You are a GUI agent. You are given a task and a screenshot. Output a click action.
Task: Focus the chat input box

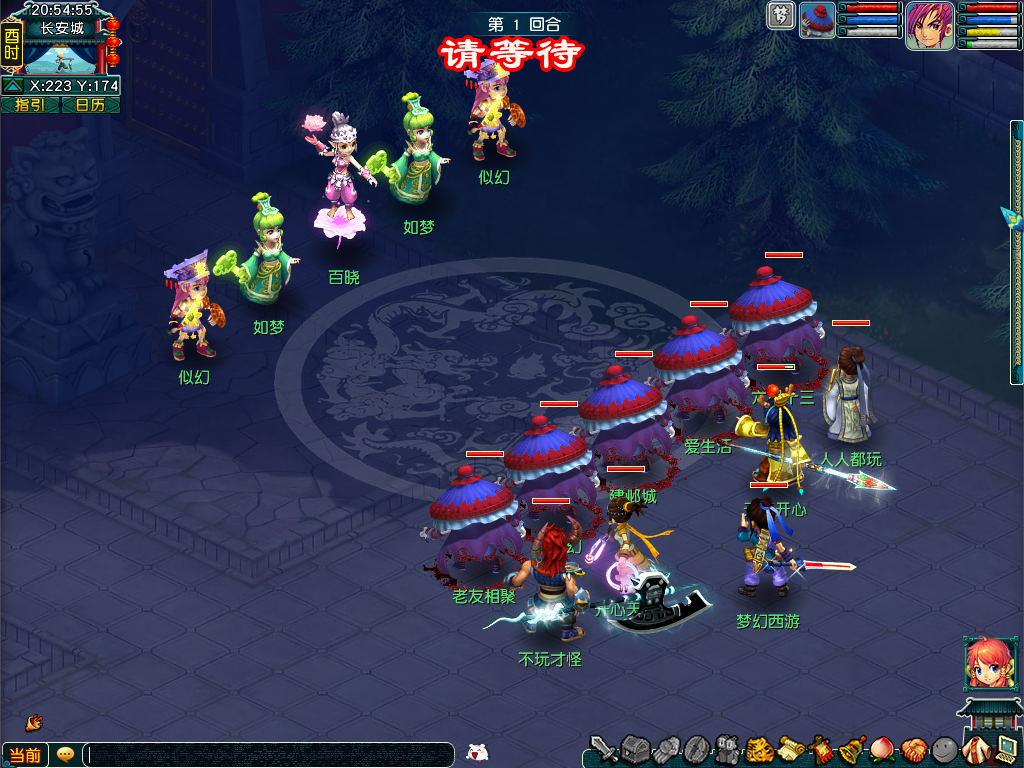(268, 755)
